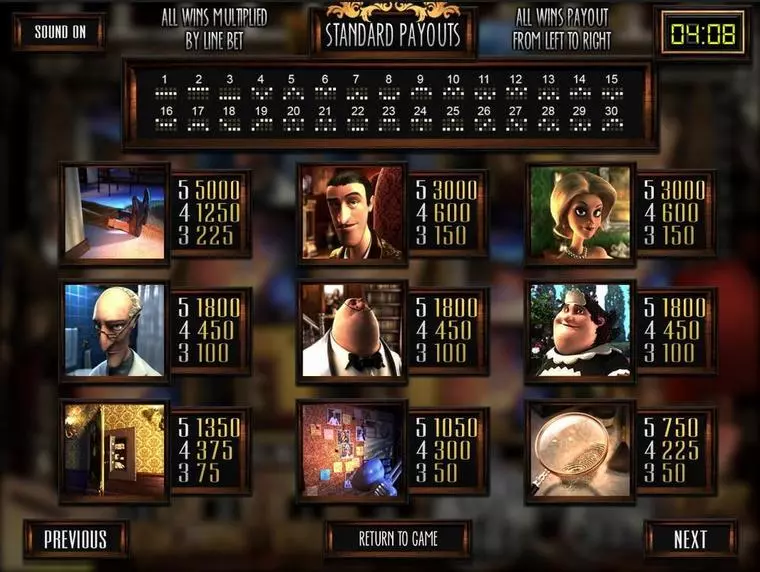Click Return to Game
This screenshot has width=760, height=572.
coord(398,539)
